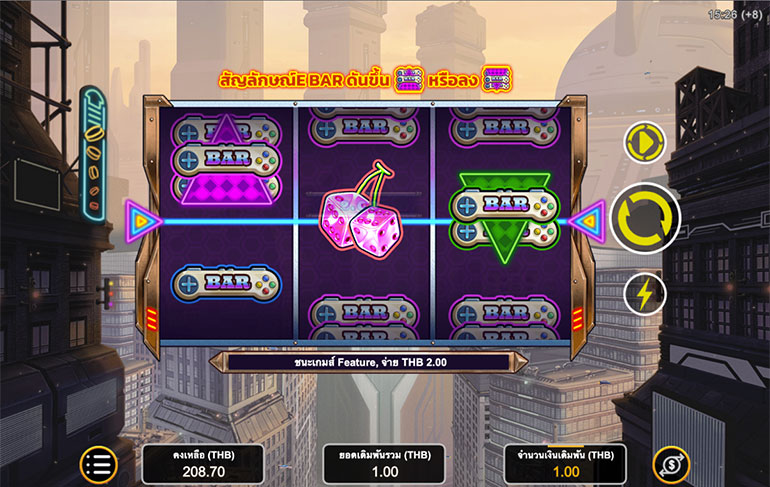Open bet settings with the coin button

coord(671,464)
